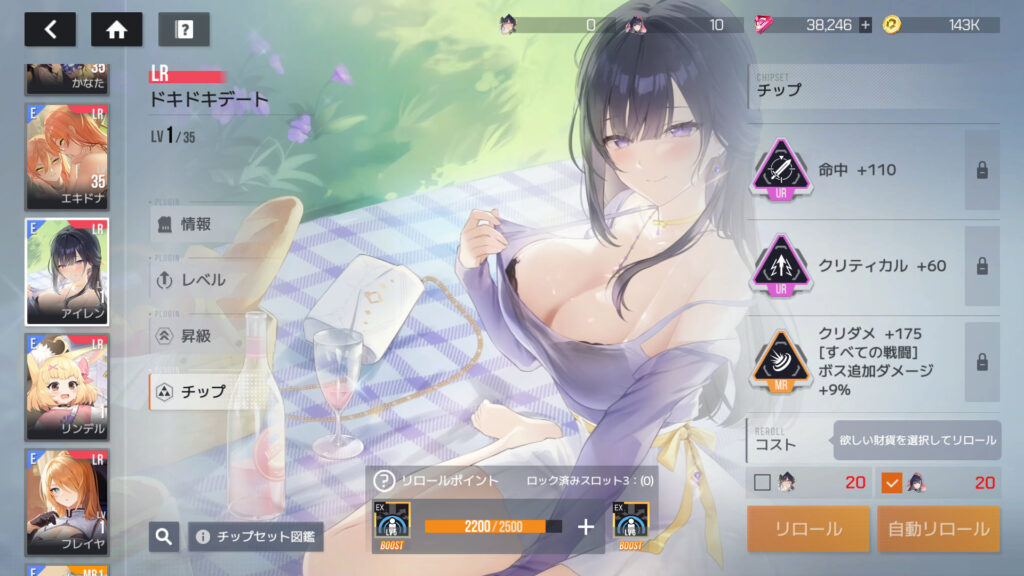1024x576 pixels.
Task: Return to the home screen
Action: [x=117, y=29]
